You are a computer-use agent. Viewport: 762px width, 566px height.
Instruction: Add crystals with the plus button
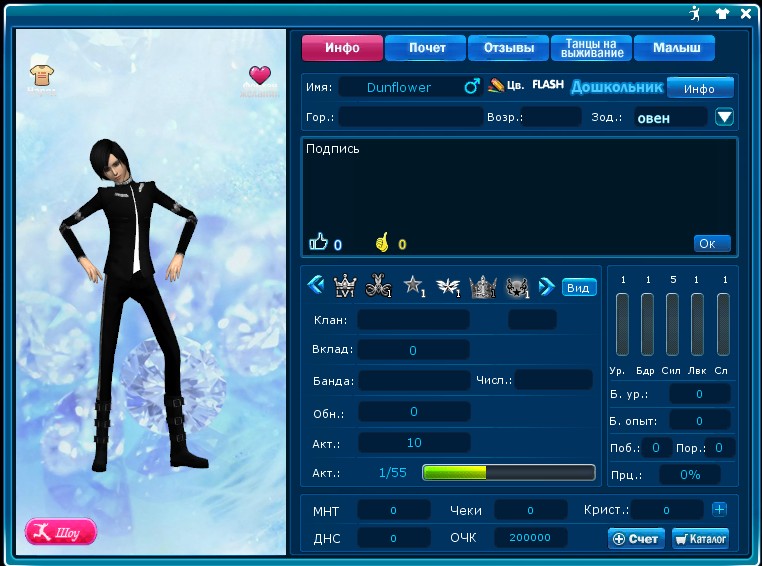tap(719, 509)
